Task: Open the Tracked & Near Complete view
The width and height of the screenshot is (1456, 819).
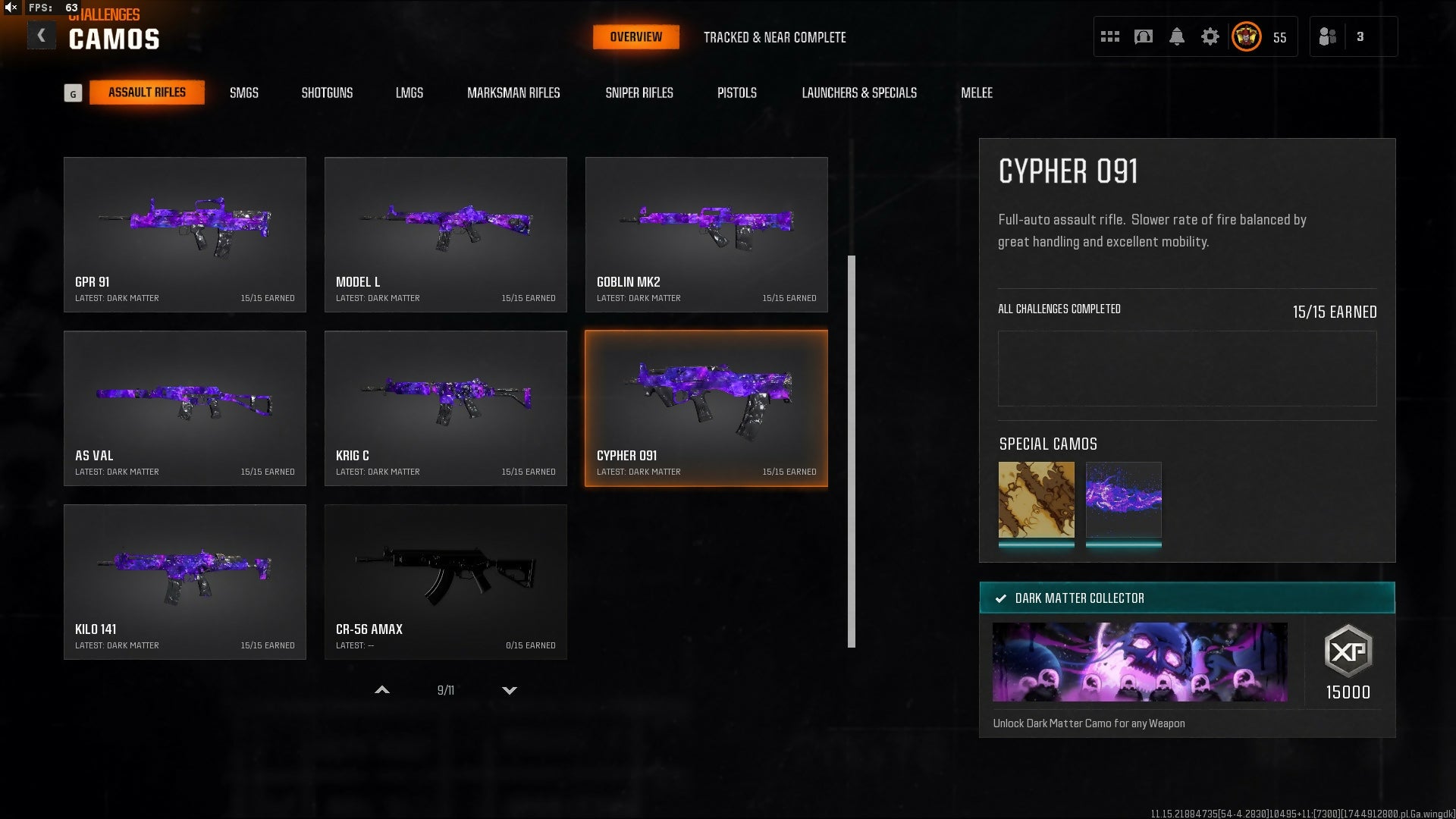Action: pyautogui.click(x=774, y=37)
